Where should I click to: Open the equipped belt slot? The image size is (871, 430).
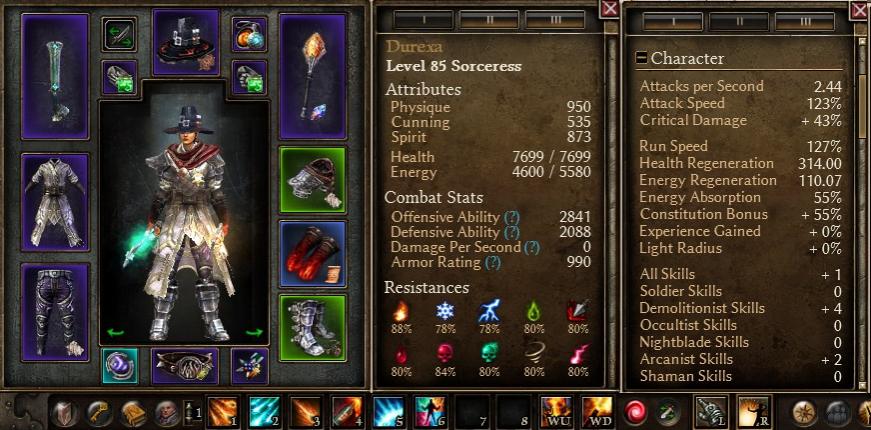pos(184,366)
